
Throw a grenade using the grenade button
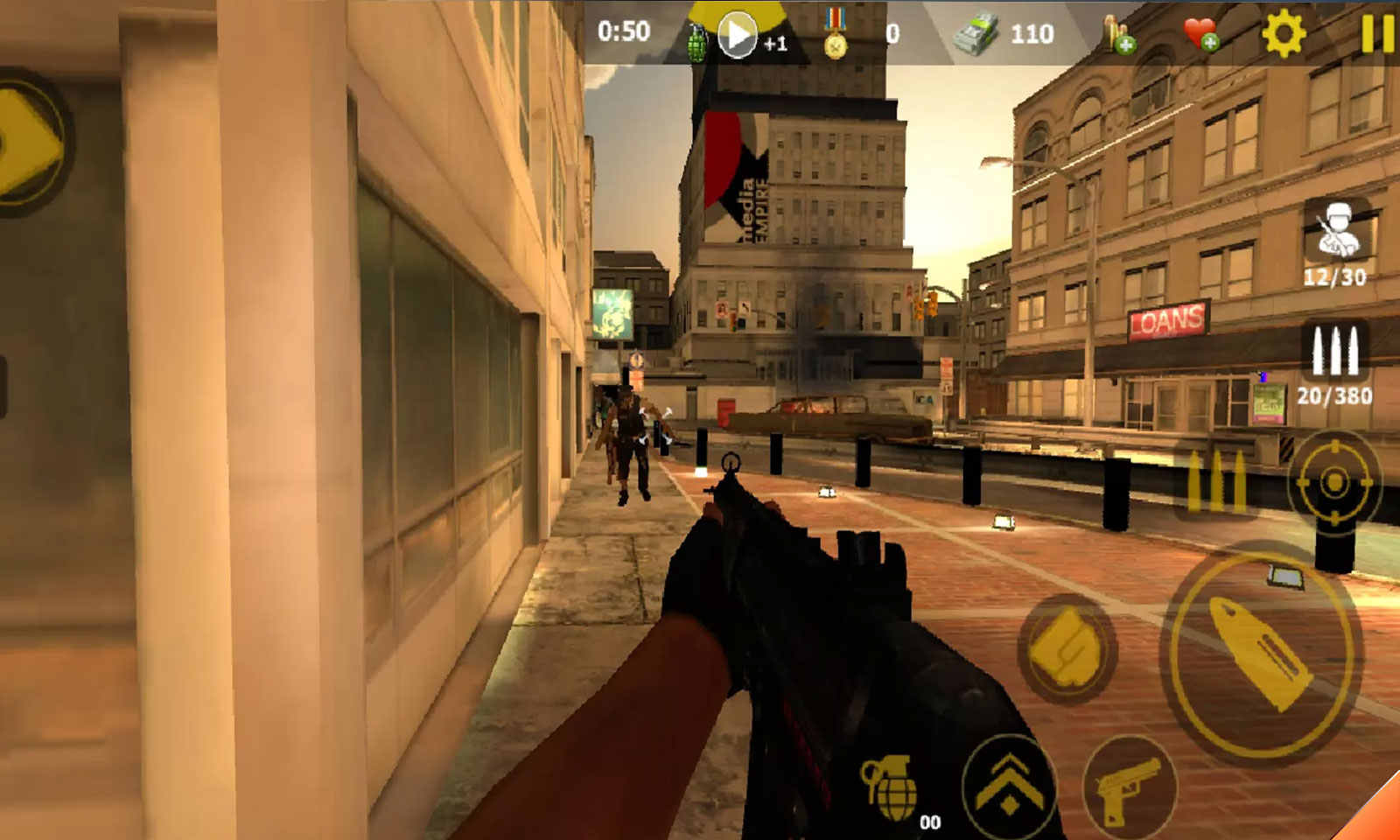point(890,787)
